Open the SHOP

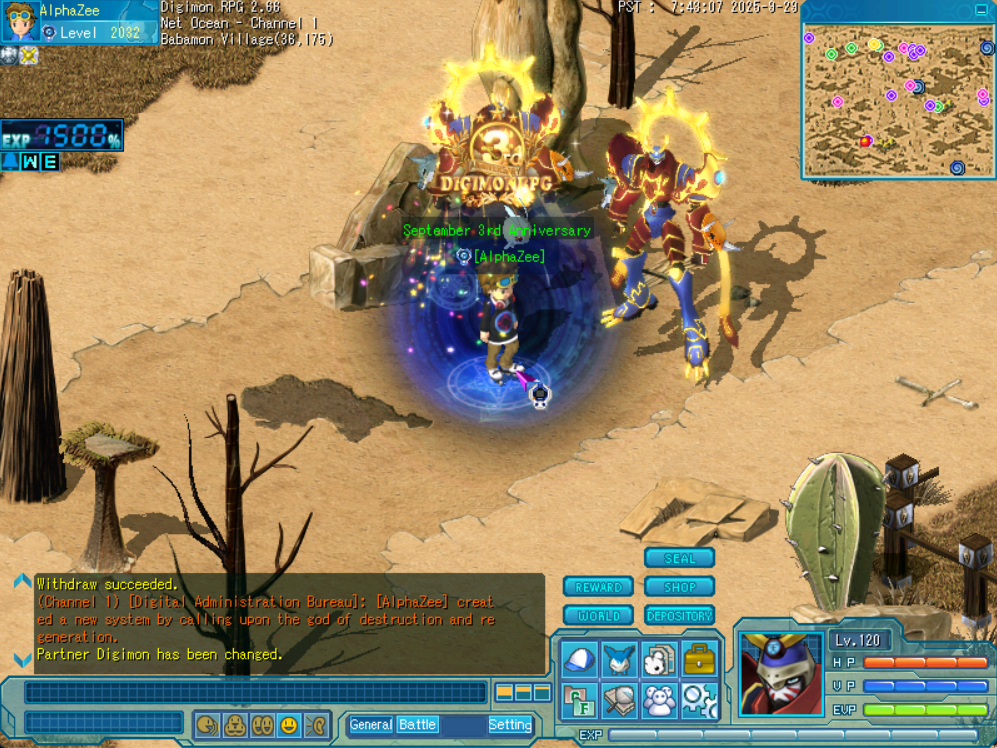[x=679, y=587]
